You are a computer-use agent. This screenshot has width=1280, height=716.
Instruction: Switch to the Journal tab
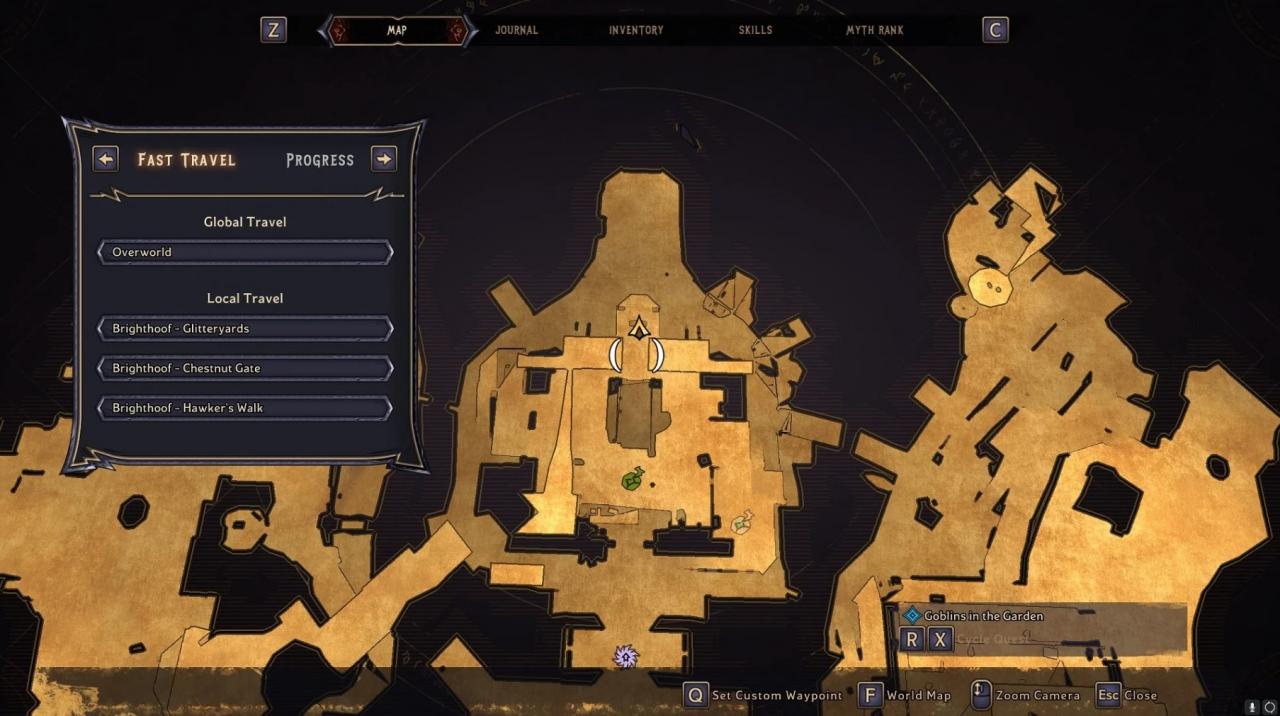(516, 30)
